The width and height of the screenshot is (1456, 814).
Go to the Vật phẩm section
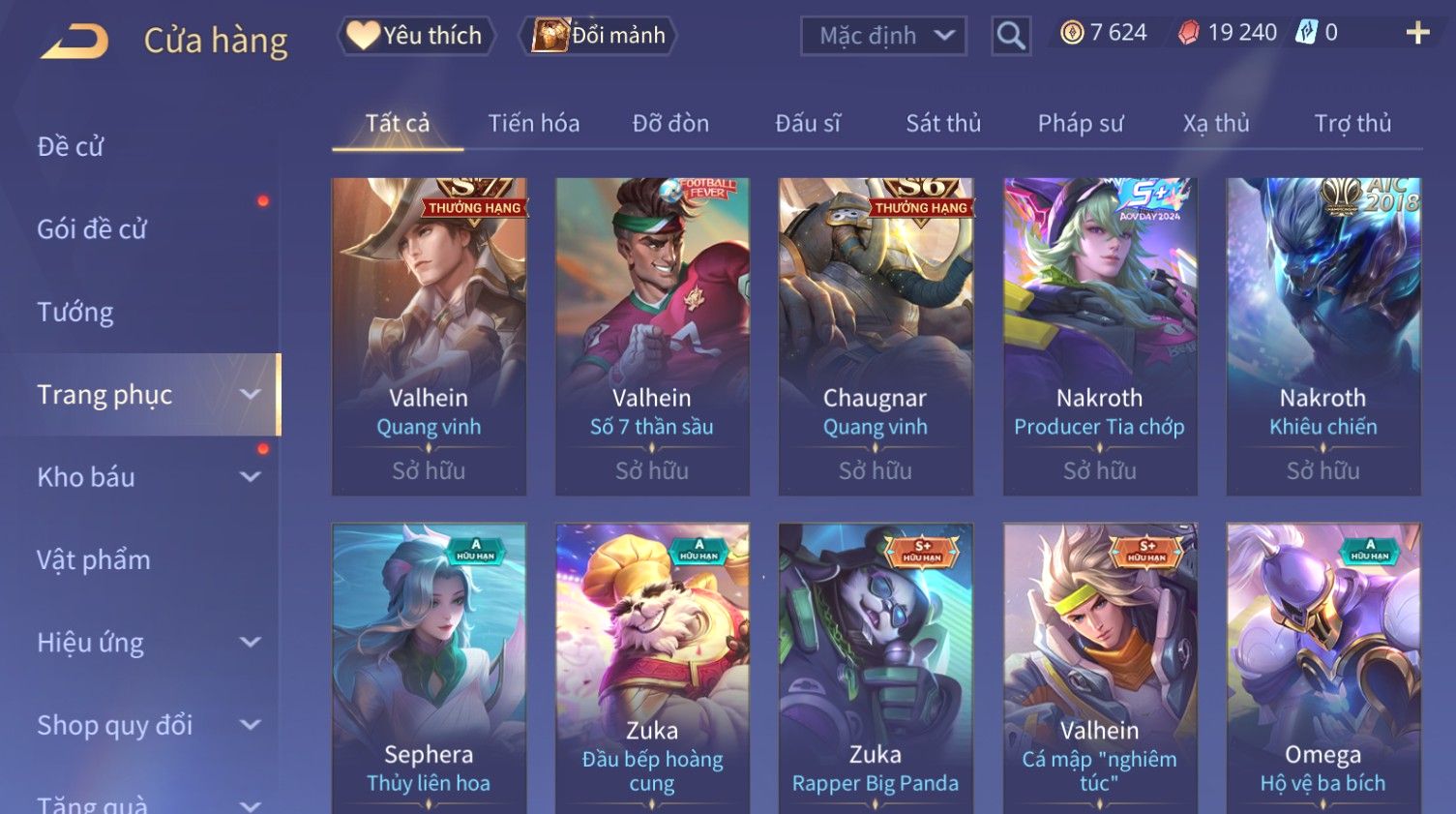pyautogui.click(x=94, y=560)
